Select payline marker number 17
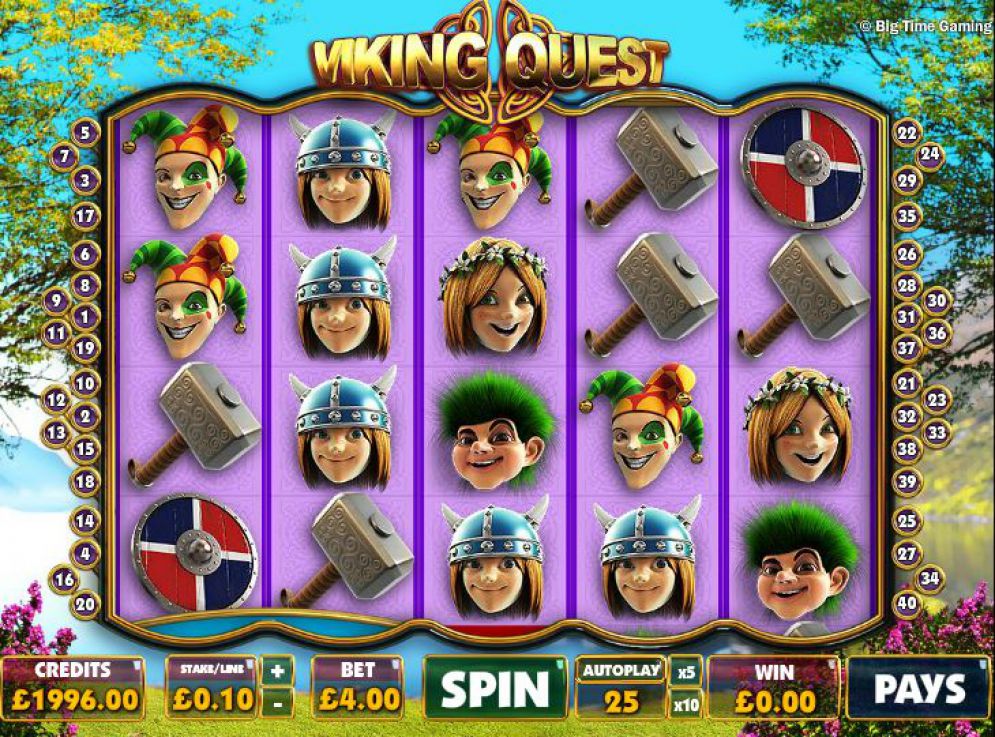Image resolution: width=995 pixels, height=737 pixels. pos(86,215)
